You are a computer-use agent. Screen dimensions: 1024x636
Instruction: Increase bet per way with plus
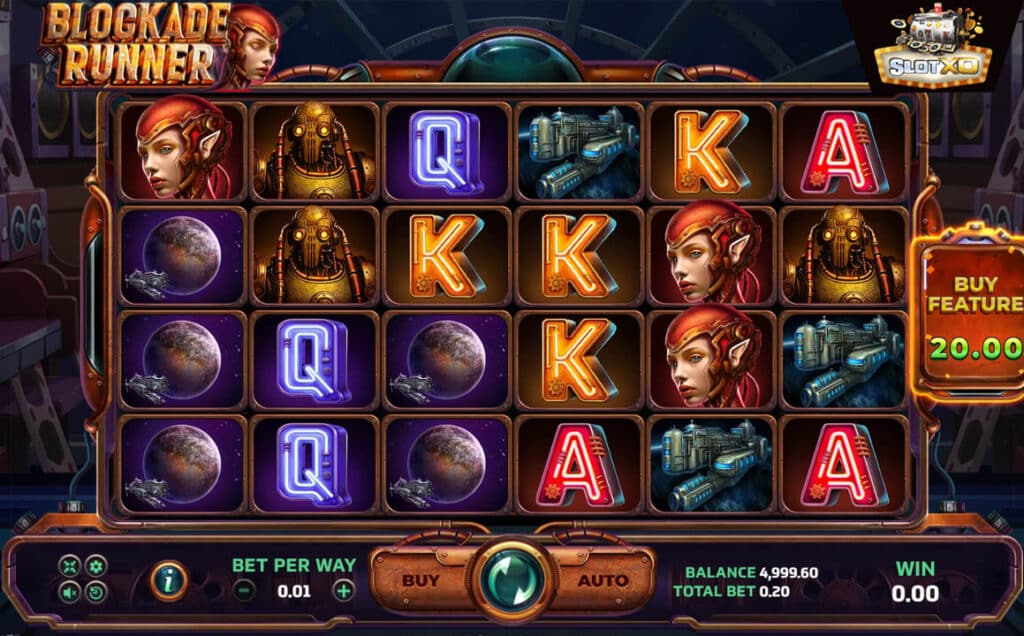[x=343, y=590]
